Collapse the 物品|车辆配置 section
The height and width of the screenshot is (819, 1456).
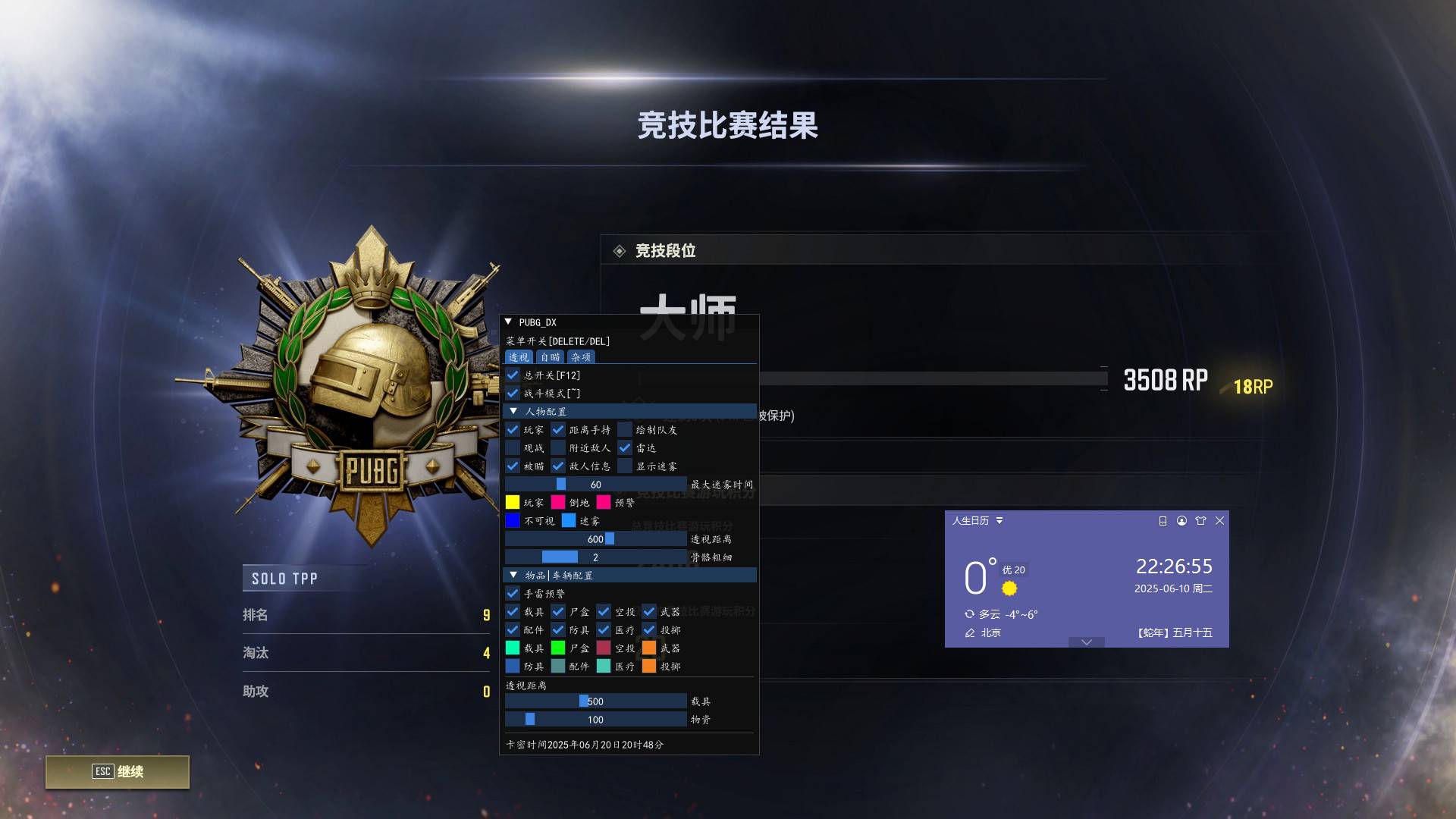pyautogui.click(x=513, y=575)
